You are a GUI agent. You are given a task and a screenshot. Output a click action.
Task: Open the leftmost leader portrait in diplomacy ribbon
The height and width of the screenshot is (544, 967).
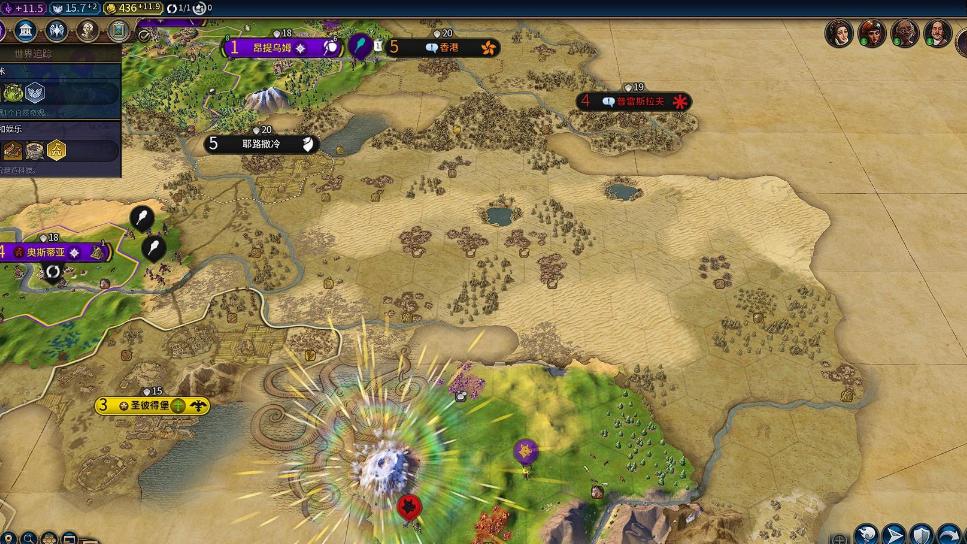(x=838, y=33)
